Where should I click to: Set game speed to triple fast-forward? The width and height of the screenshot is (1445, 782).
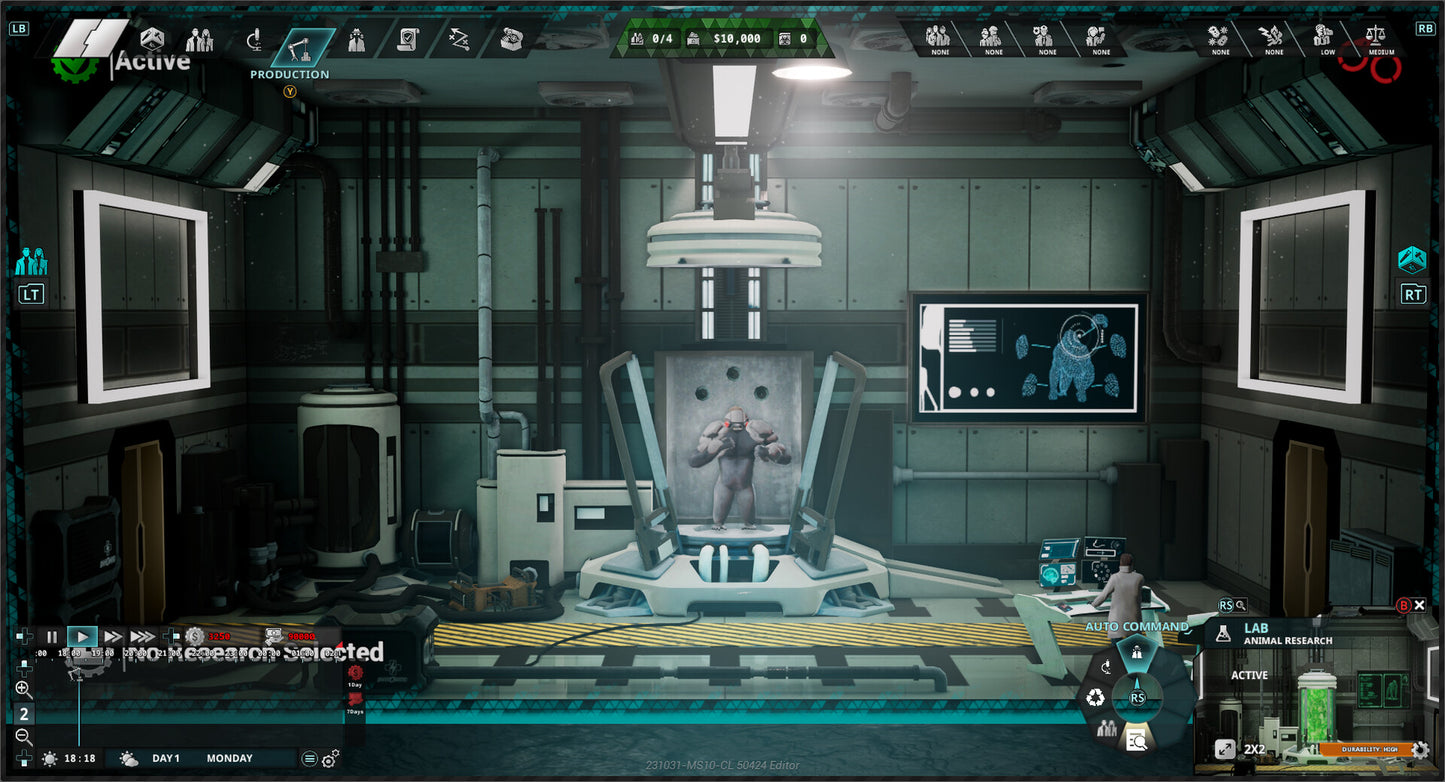click(143, 636)
